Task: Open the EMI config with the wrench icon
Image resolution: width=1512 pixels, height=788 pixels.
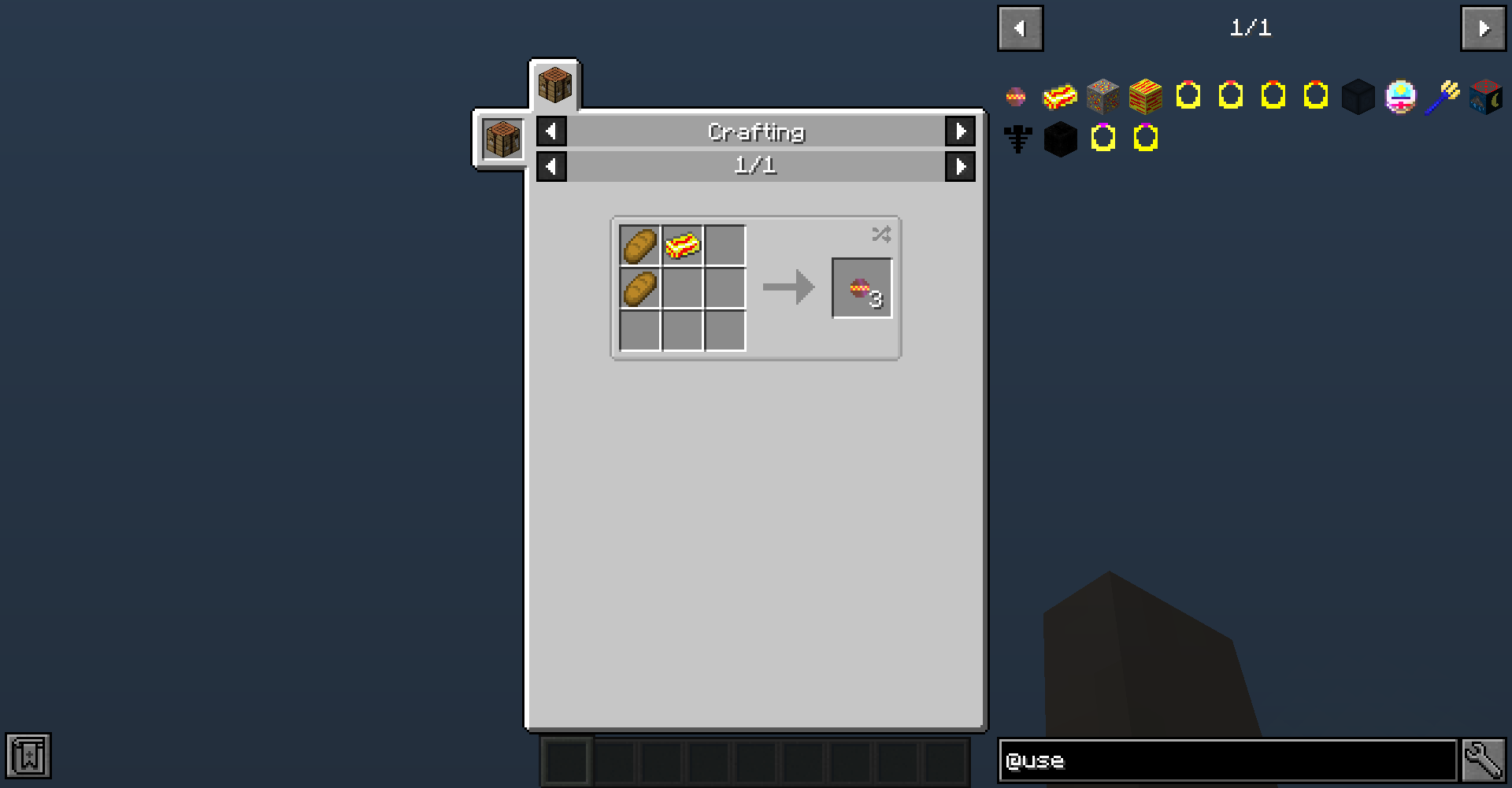Action: (x=1483, y=759)
